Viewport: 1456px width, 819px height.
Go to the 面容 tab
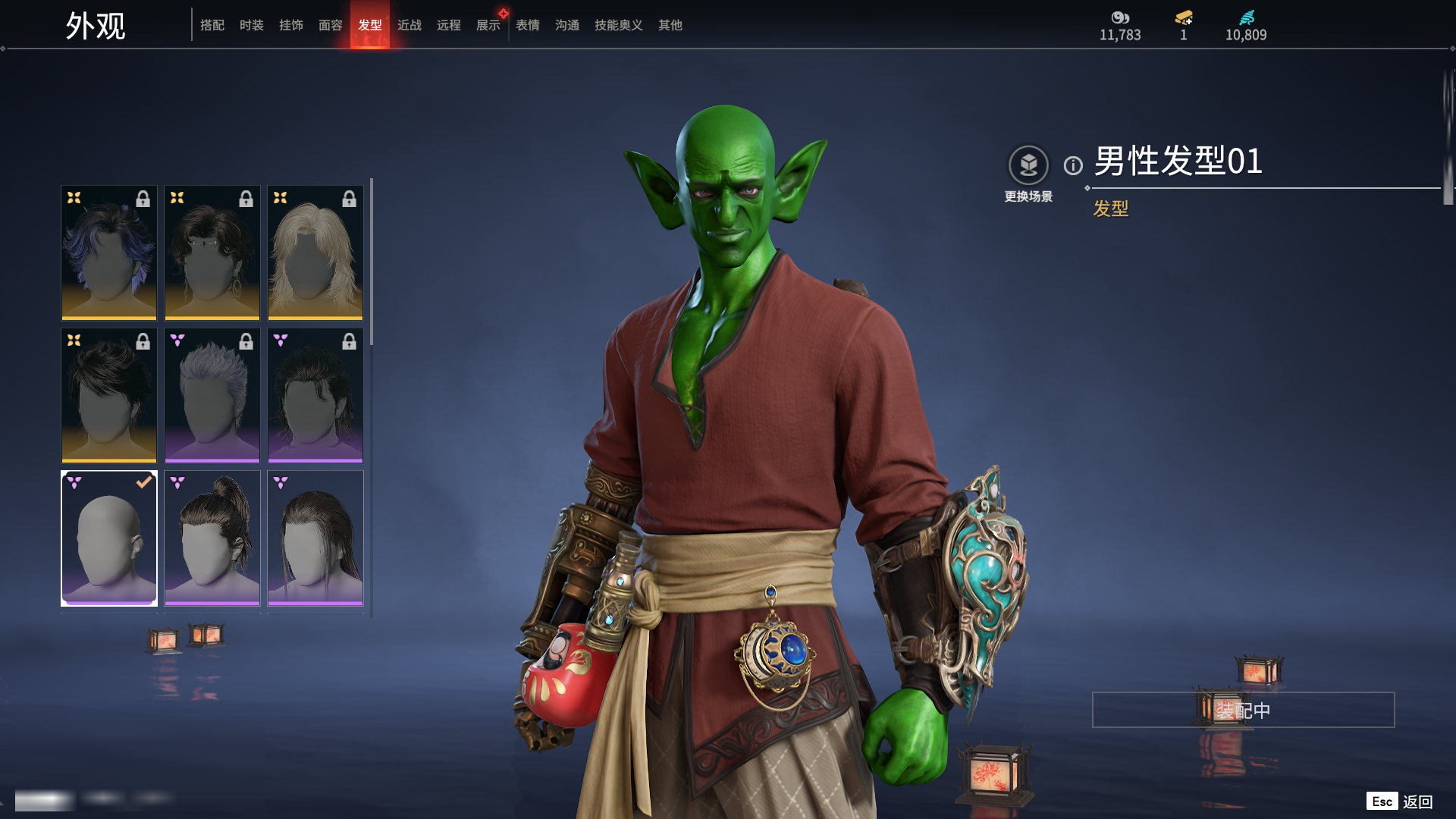click(x=330, y=25)
